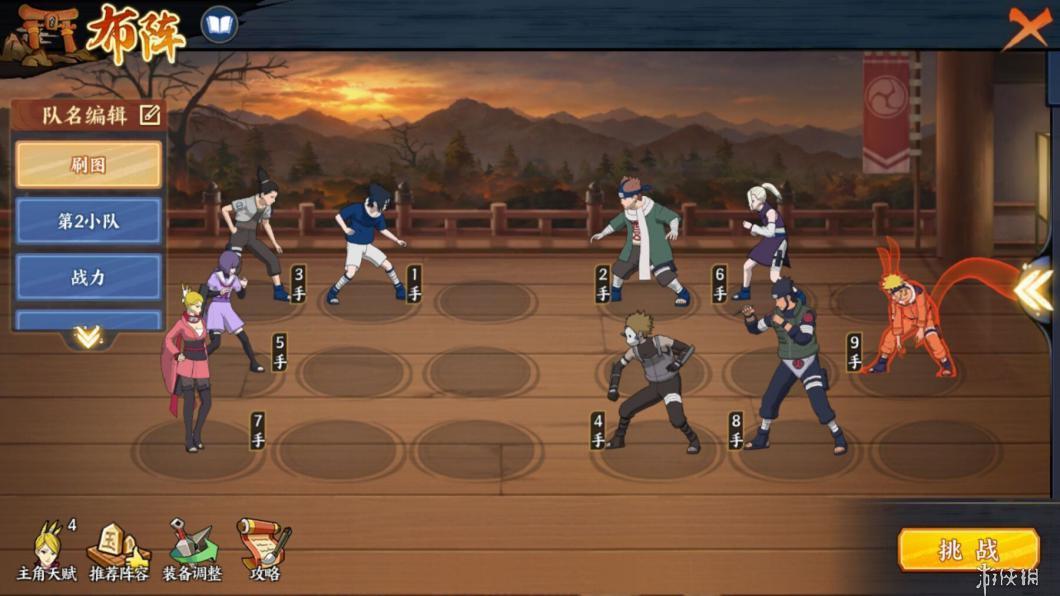Select the 刷图 team tab
1060x596 pixels.
point(88,164)
